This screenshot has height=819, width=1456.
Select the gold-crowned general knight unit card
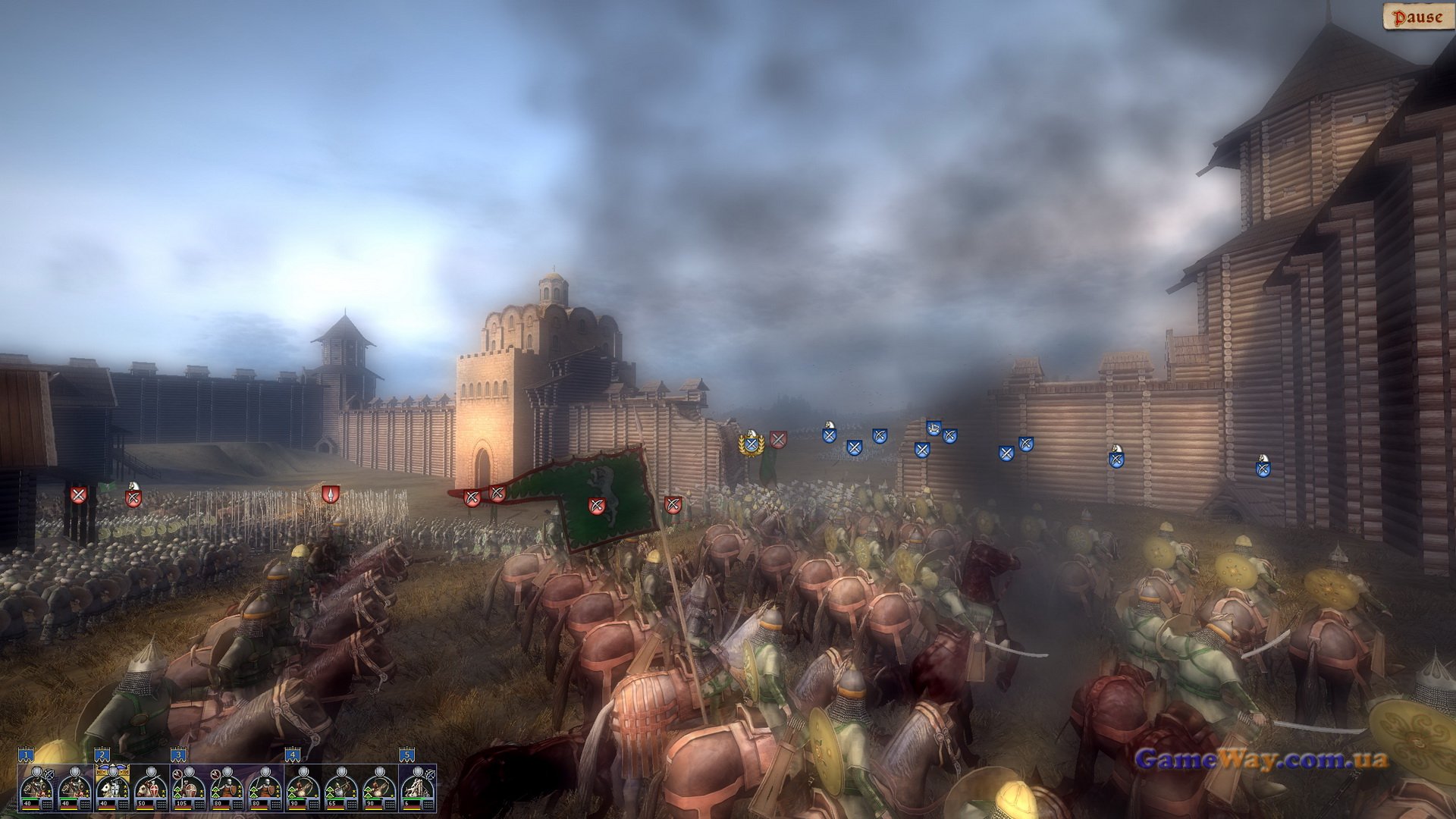coord(113,789)
